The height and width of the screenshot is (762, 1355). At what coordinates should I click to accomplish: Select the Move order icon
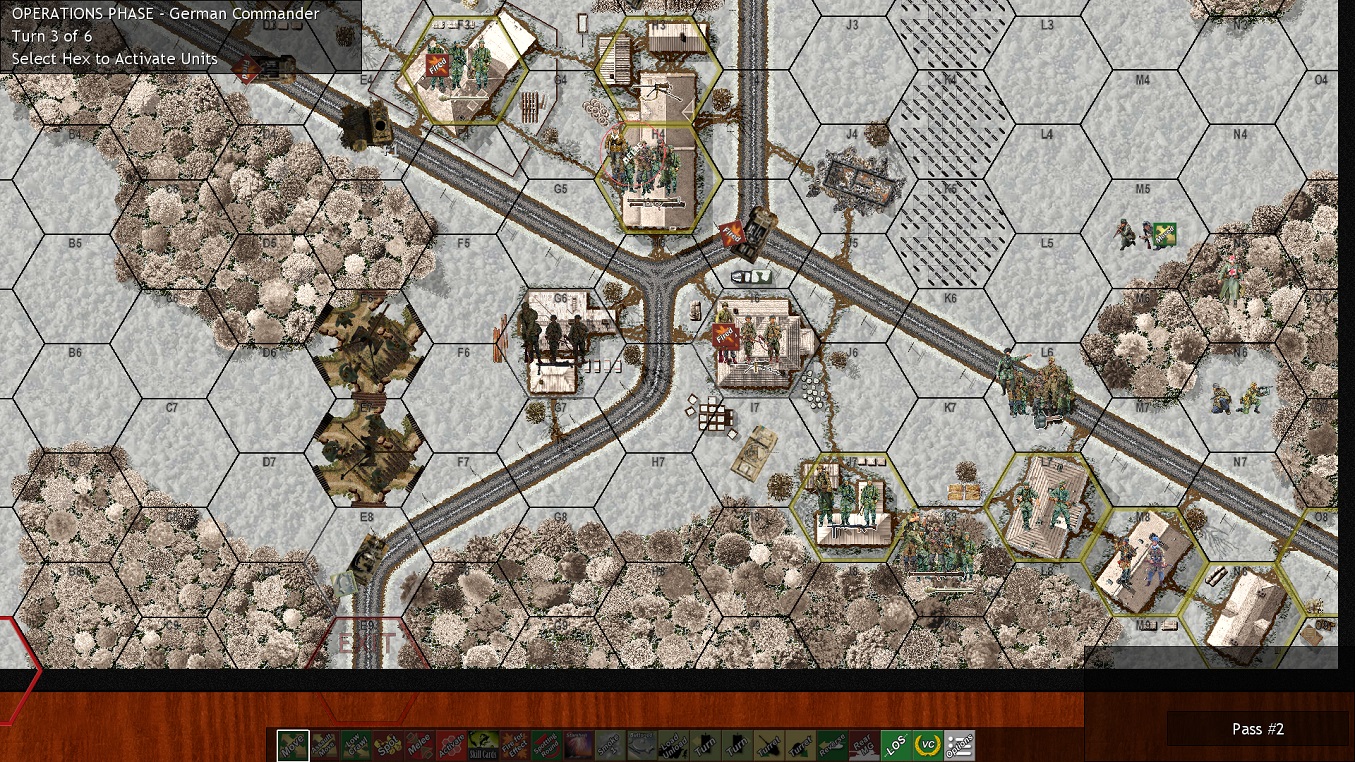[x=292, y=745]
